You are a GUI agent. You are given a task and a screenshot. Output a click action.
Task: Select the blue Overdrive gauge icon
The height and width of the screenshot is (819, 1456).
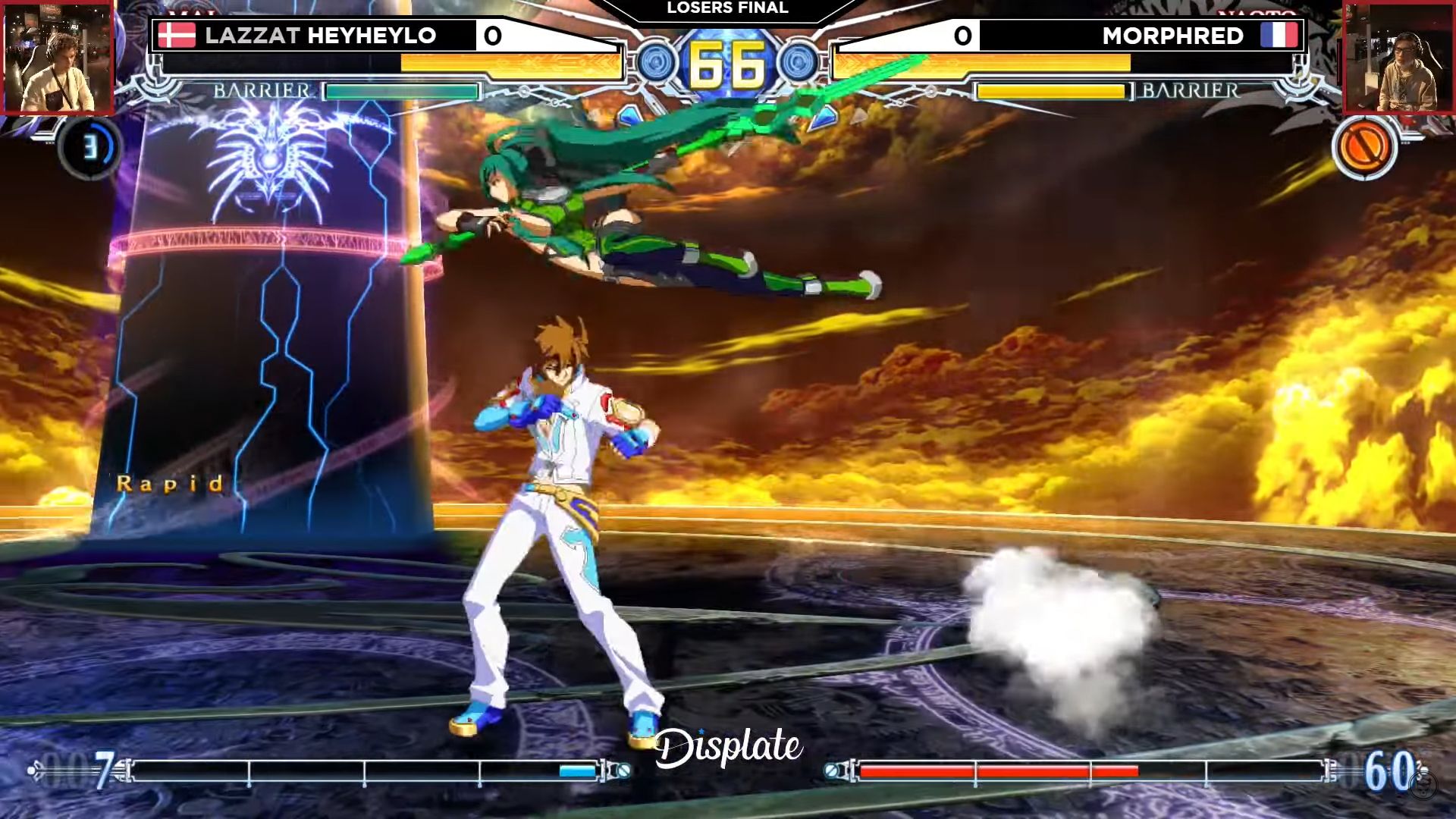[x=89, y=146]
